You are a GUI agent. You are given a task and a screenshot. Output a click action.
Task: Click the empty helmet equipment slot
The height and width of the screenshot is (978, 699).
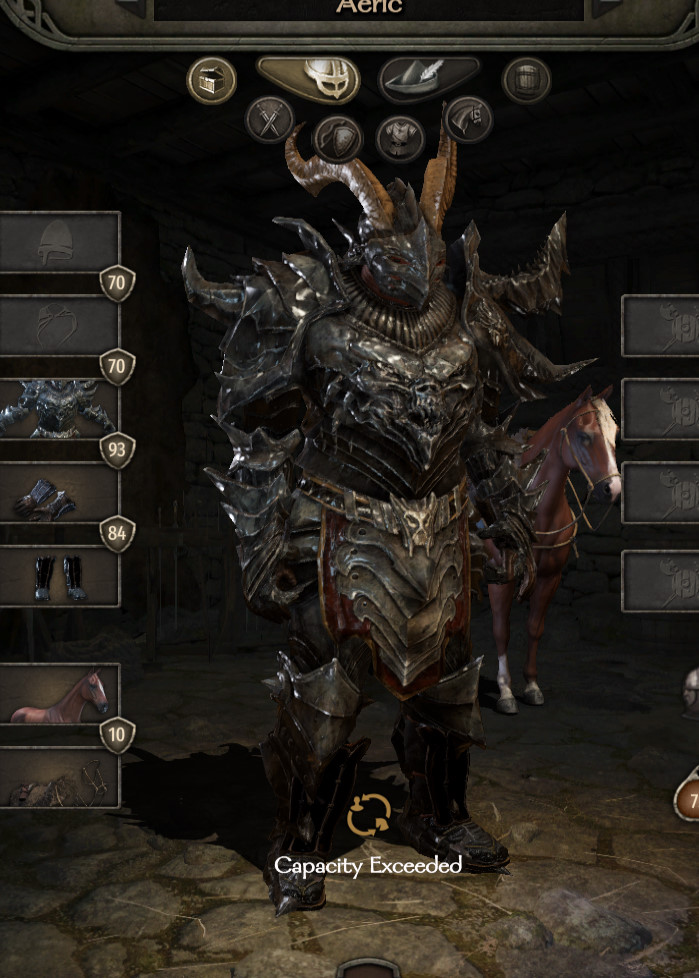[x=58, y=242]
